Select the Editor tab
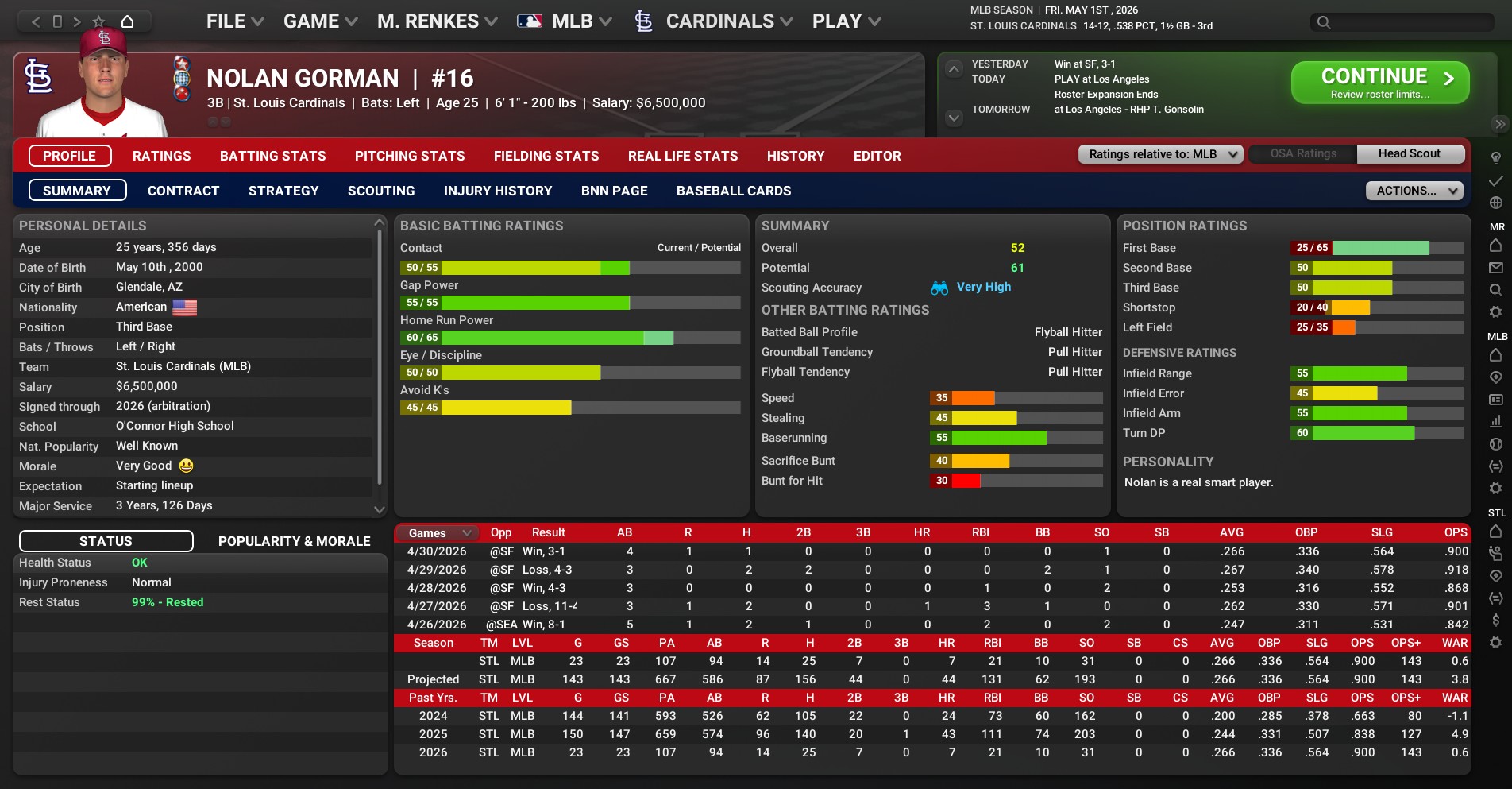This screenshot has width=1512, height=789. point(877,156)
